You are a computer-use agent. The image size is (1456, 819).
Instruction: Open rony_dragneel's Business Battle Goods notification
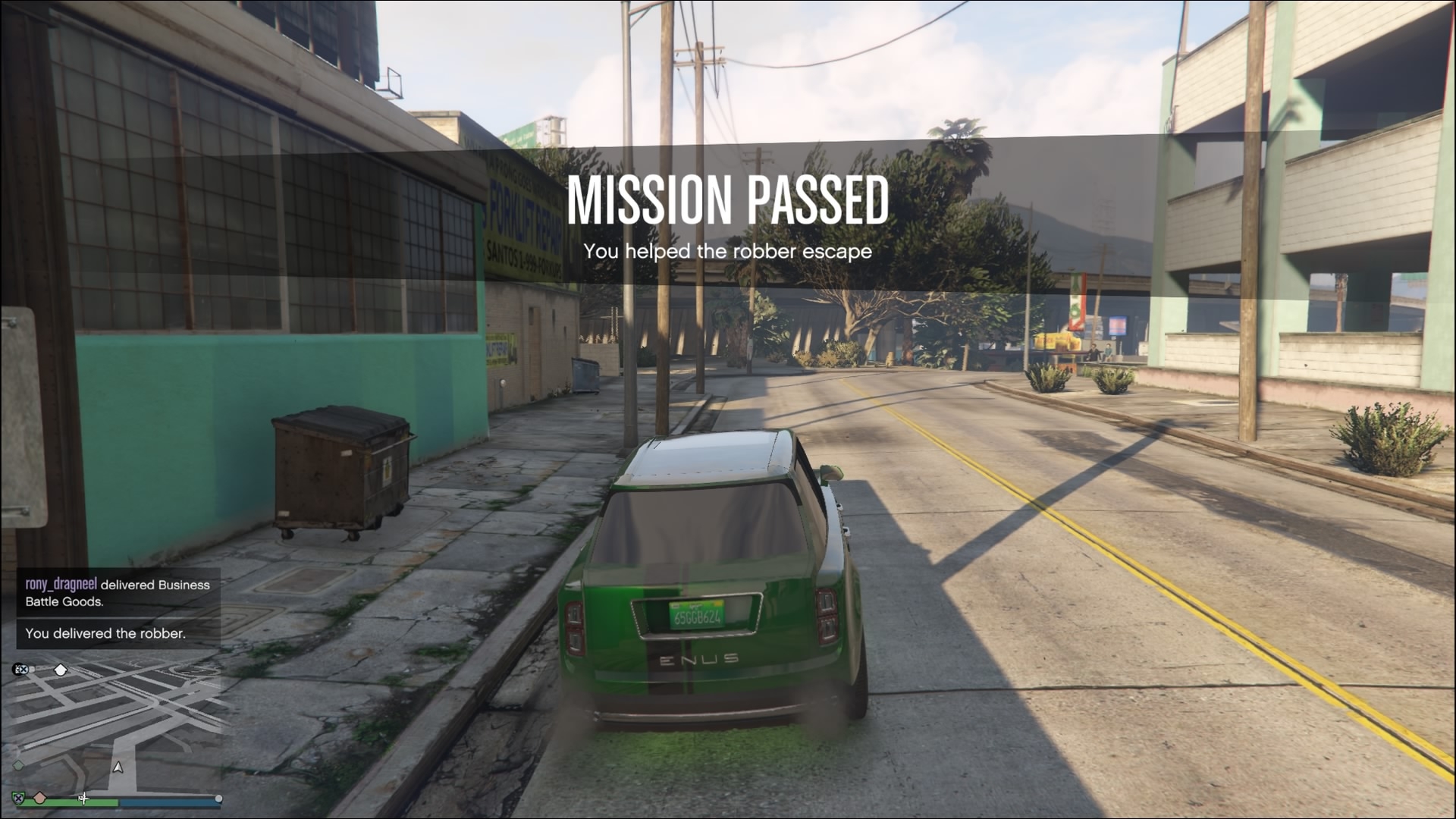pos(118,593)
